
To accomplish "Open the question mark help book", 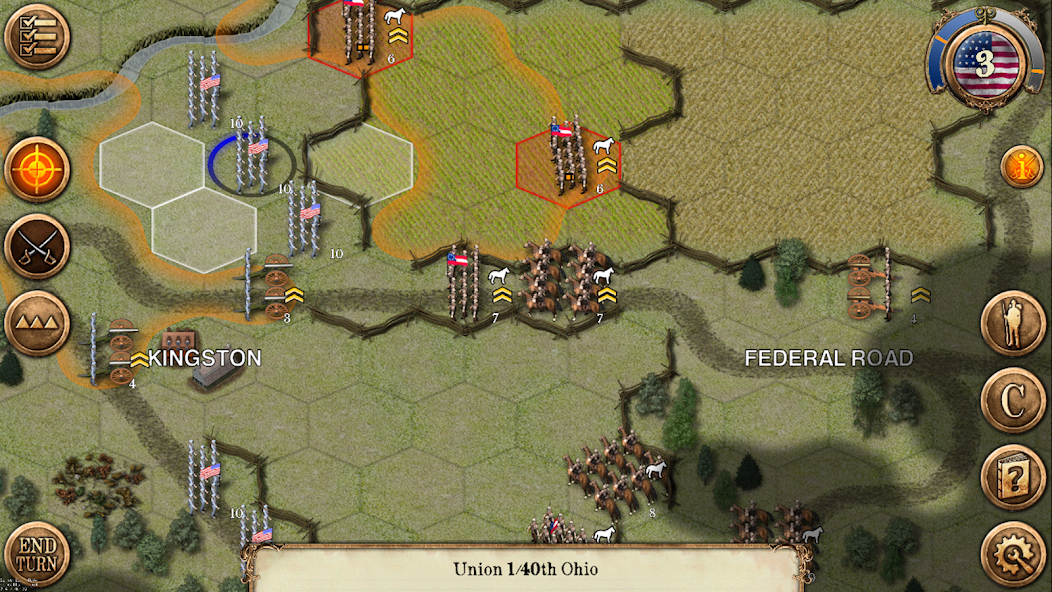I will [x=1012, y=477].
